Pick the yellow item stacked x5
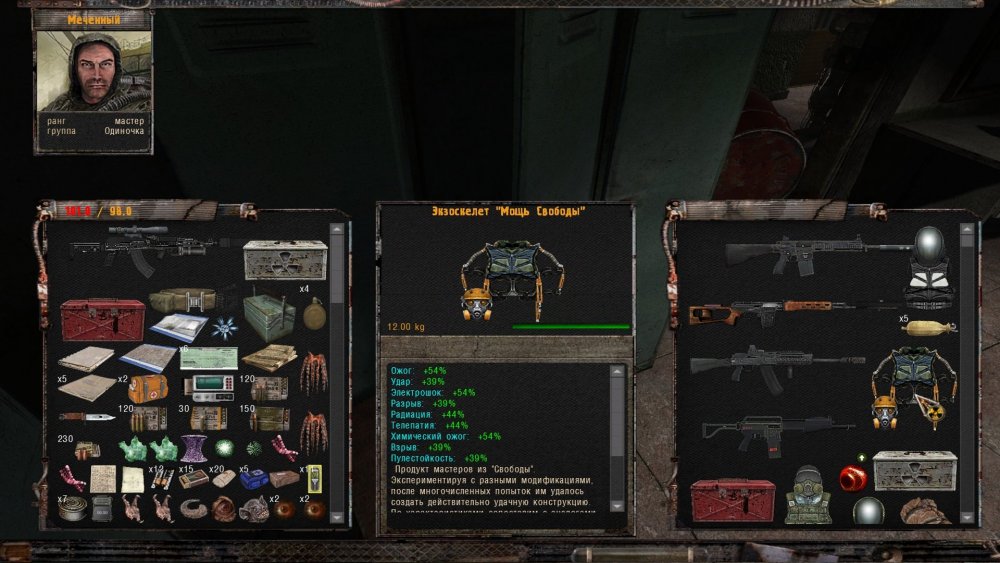The height and width of the screenshot is (563, 1000). click(x=928, y=326)
